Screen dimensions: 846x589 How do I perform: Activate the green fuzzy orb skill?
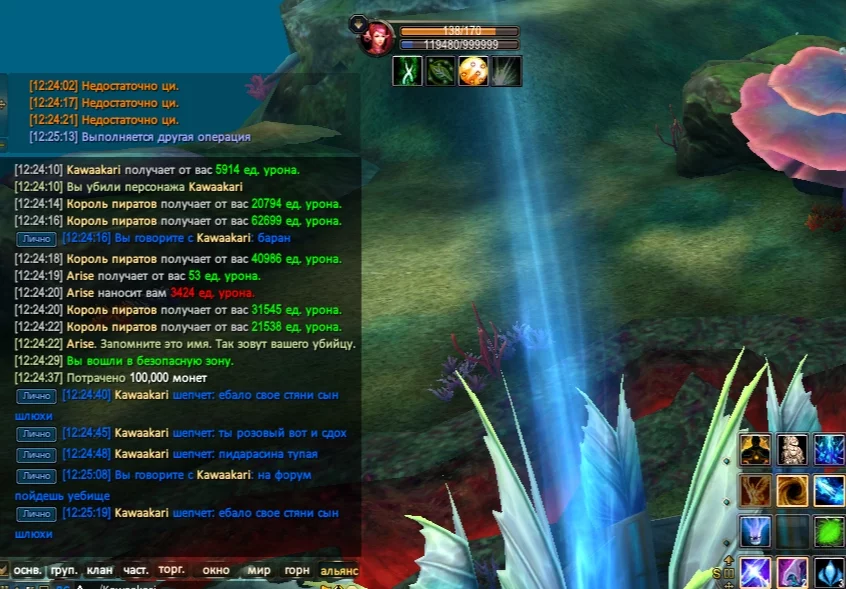point(829,531)
